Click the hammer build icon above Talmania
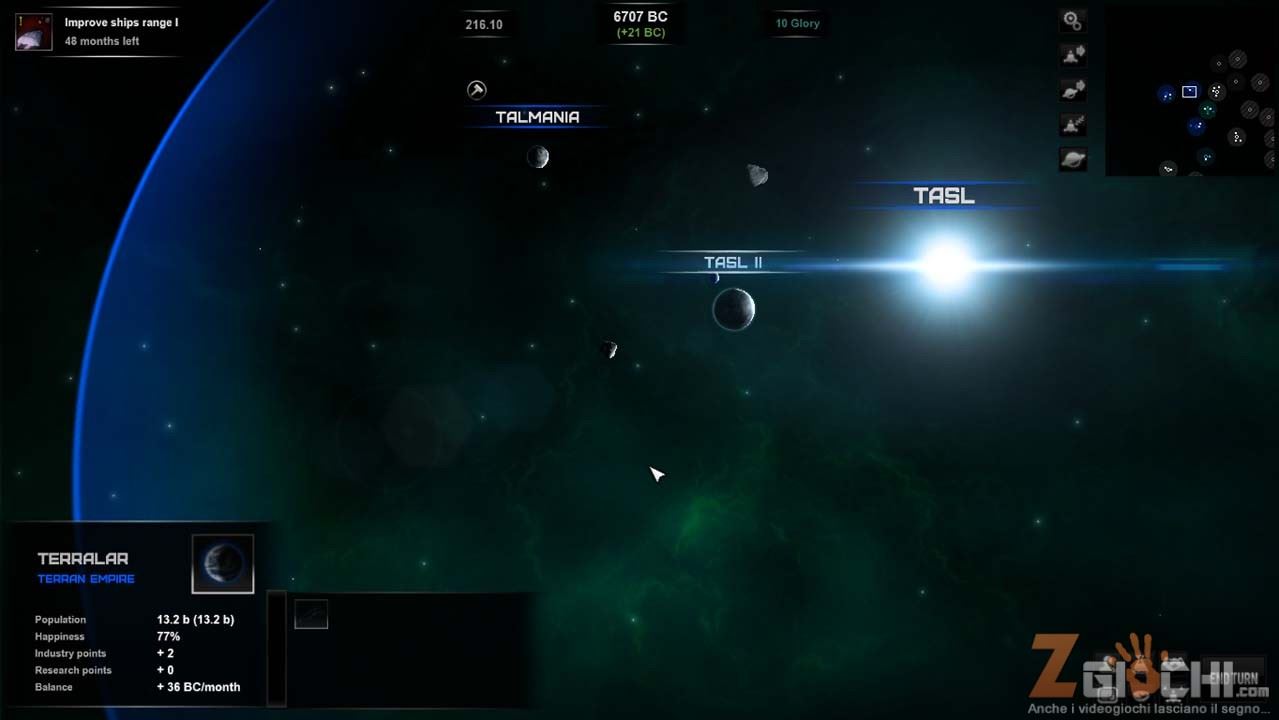Image resolution: width=1279 pixels, height=720 pixels. 477,90
